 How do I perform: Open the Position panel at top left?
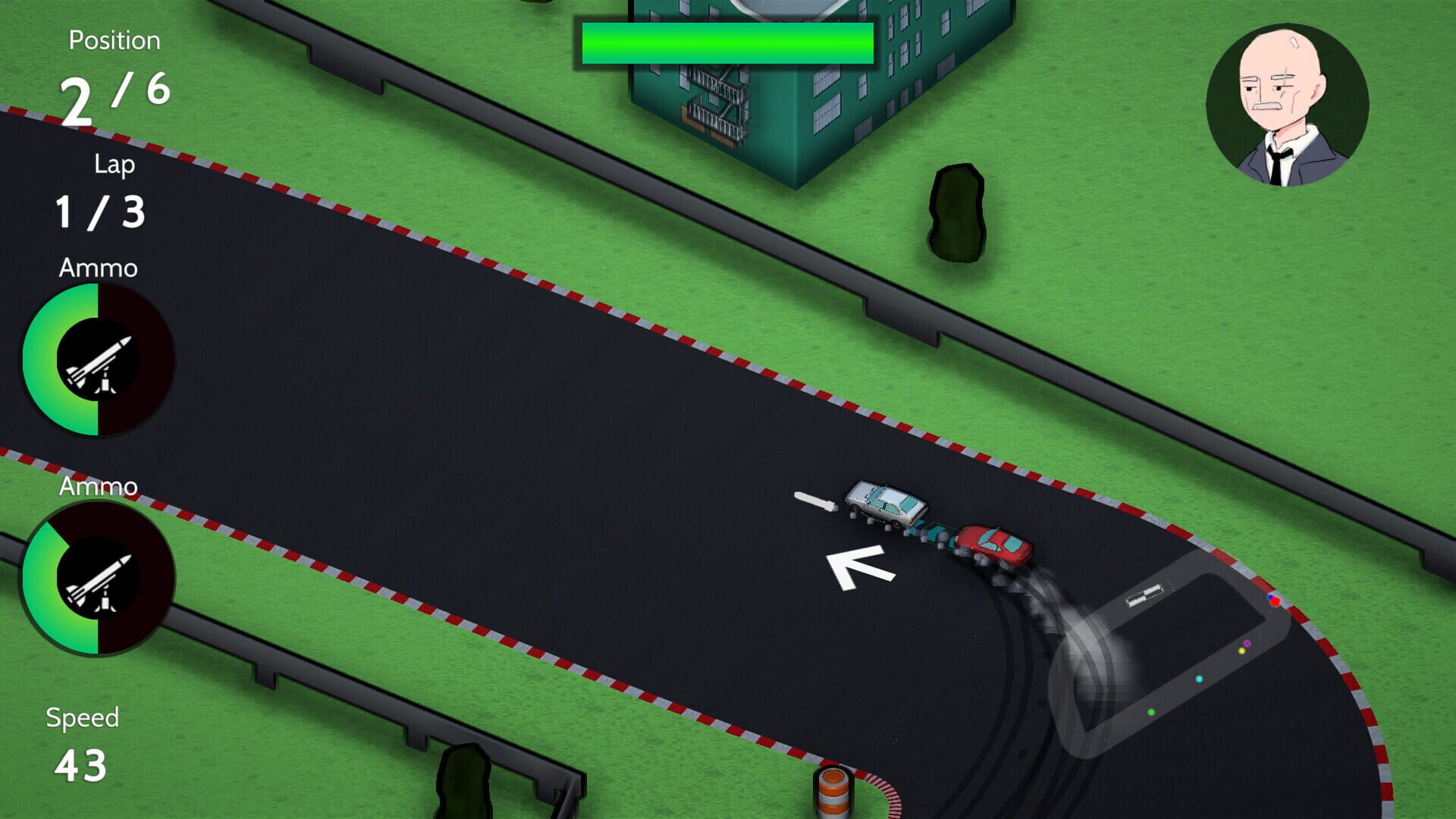point(114,64)
